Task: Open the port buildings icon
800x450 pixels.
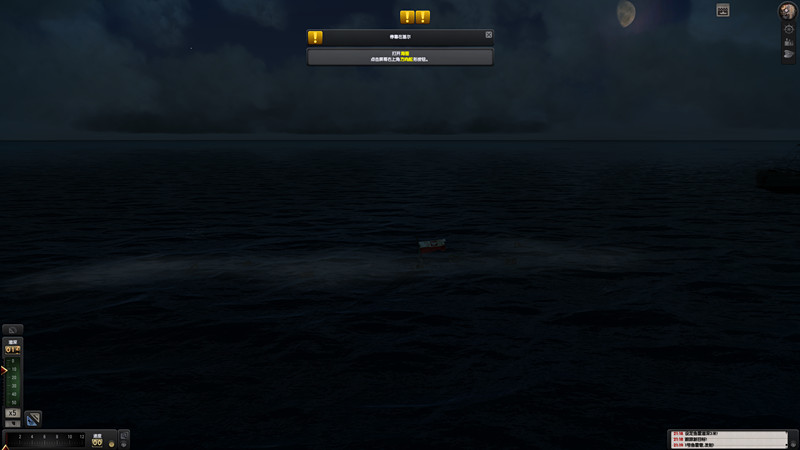Action: [788, 42]
